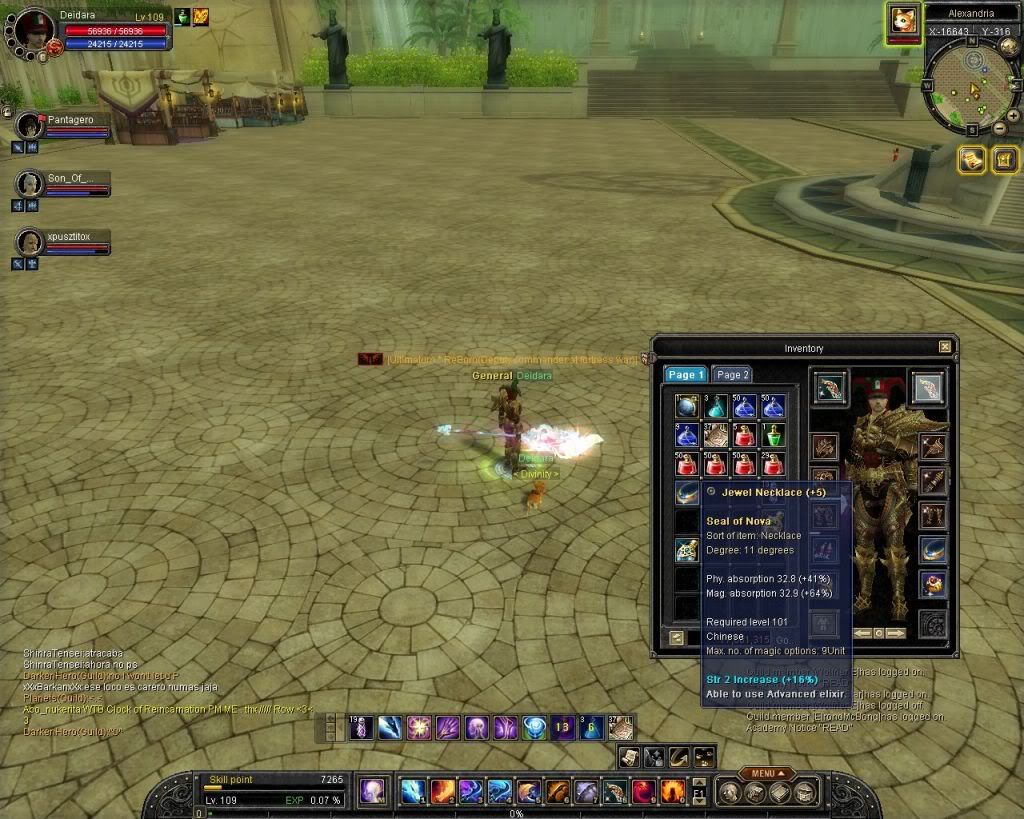Image resolution: width=1024 pixels, height=819 pixels.
Task: Open the MENU button
Action: point(767,773)
